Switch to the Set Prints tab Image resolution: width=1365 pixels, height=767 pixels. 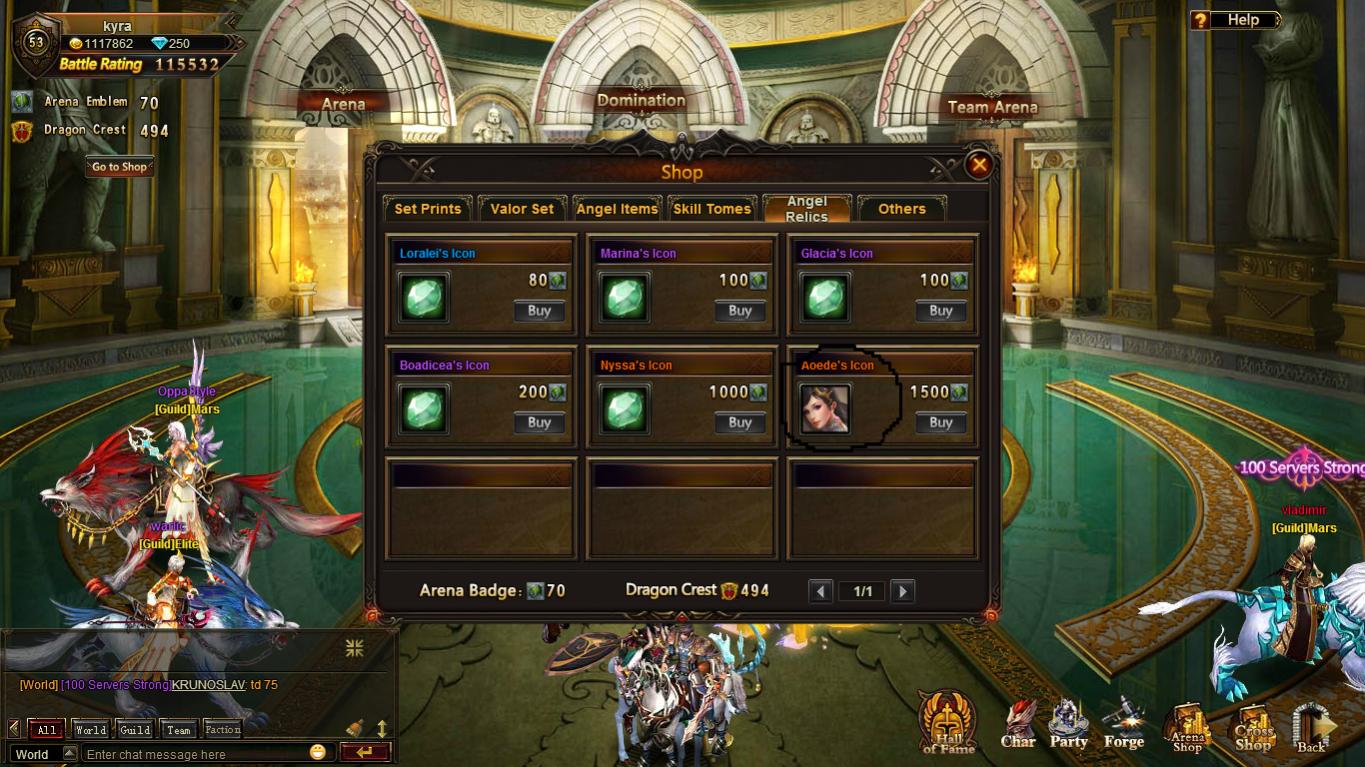[x=427, y=208]
